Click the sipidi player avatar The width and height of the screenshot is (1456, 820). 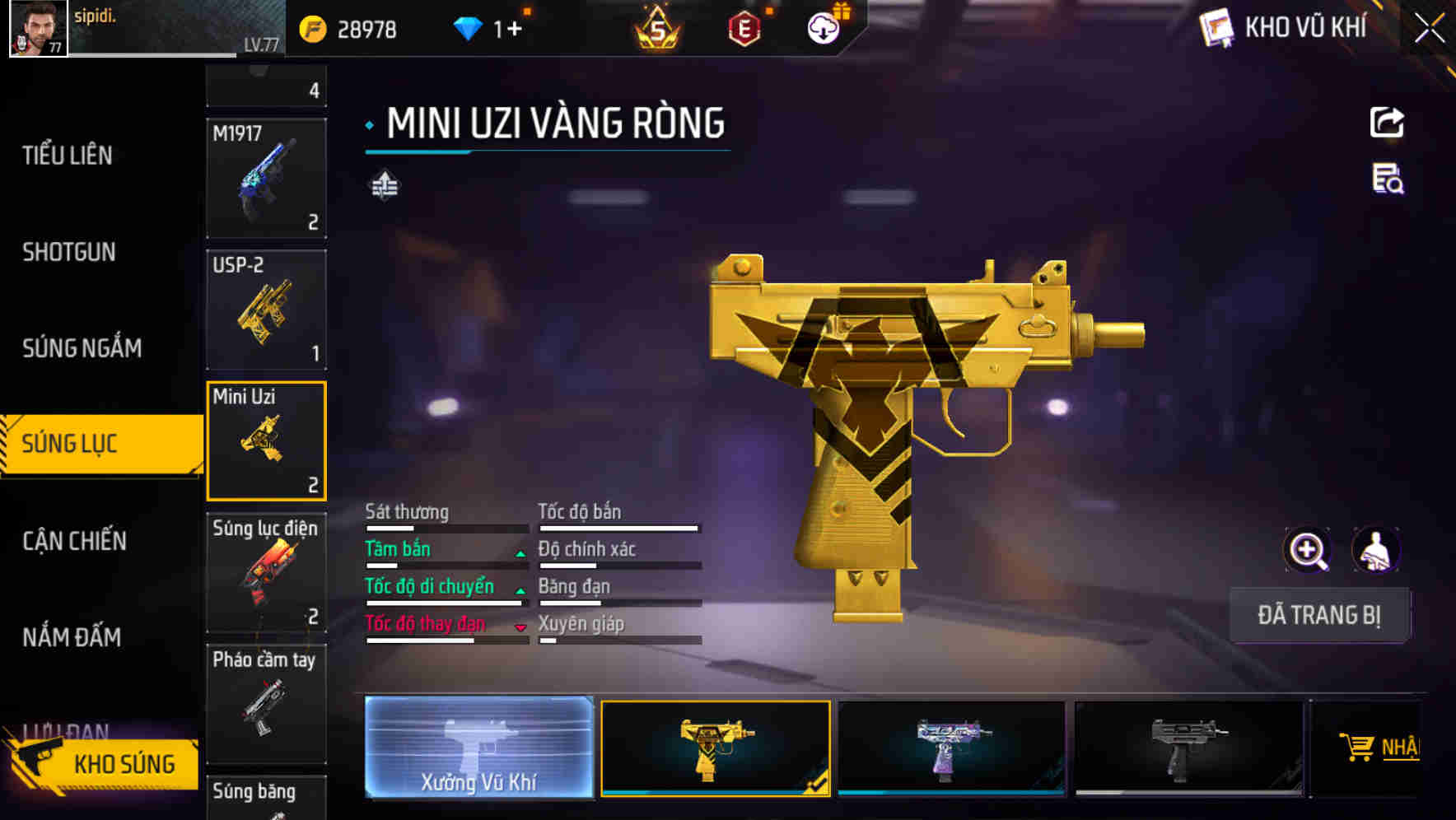pyautogui.click(x=37, y=27)
